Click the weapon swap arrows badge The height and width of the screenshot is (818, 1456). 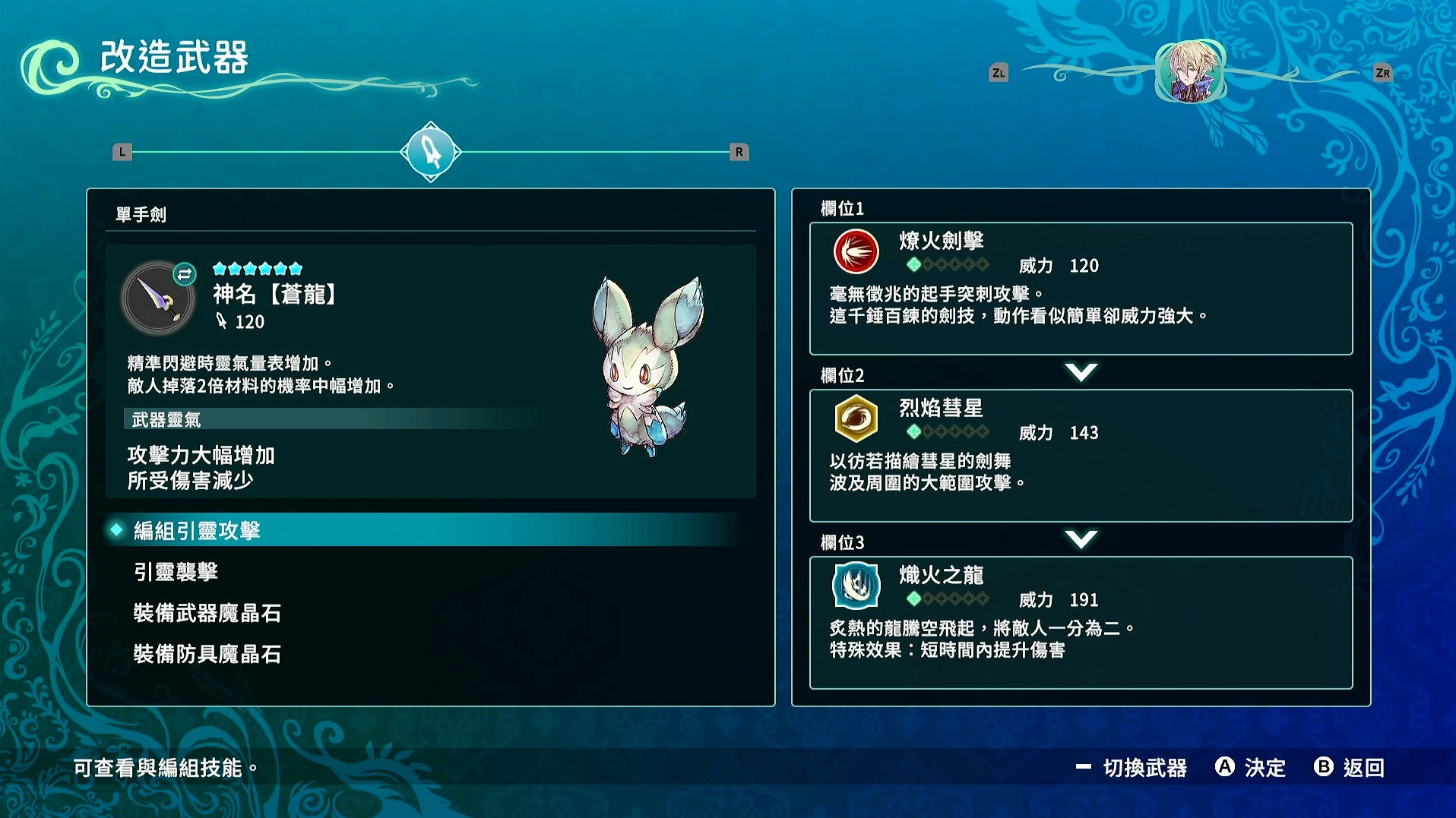tap(185, 273)
